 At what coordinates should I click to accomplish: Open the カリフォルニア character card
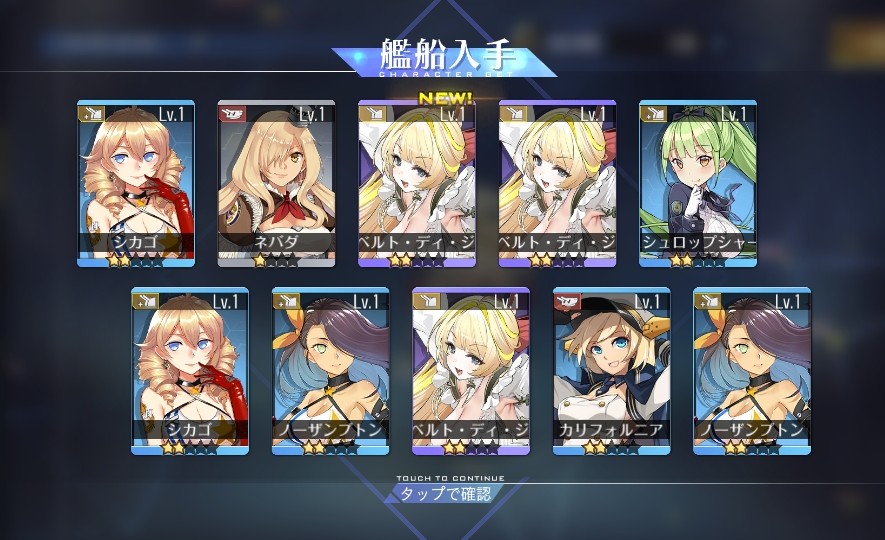tap(611, 371)
